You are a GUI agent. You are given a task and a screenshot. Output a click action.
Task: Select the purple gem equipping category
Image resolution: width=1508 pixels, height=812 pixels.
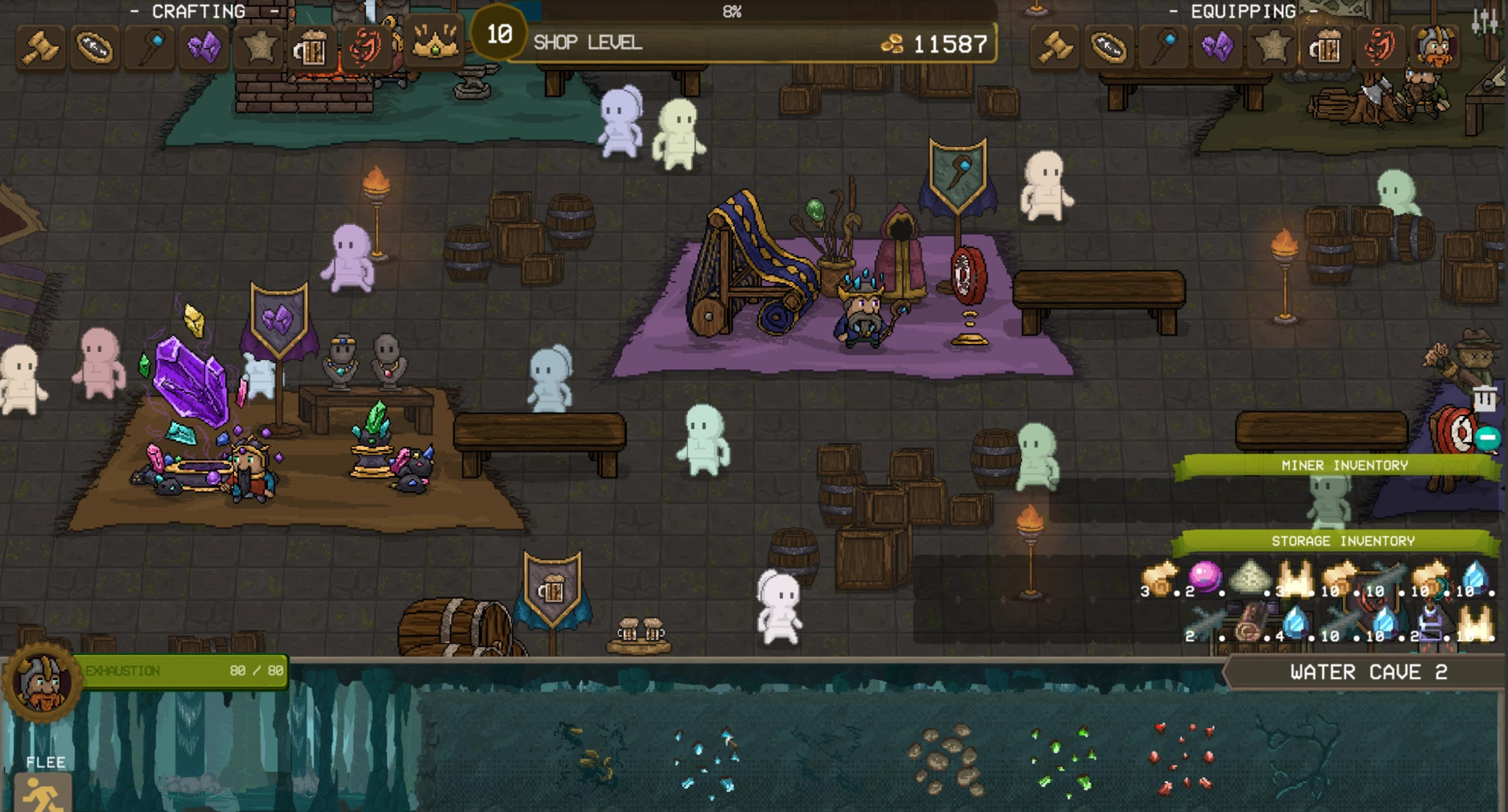(1217, 48)
